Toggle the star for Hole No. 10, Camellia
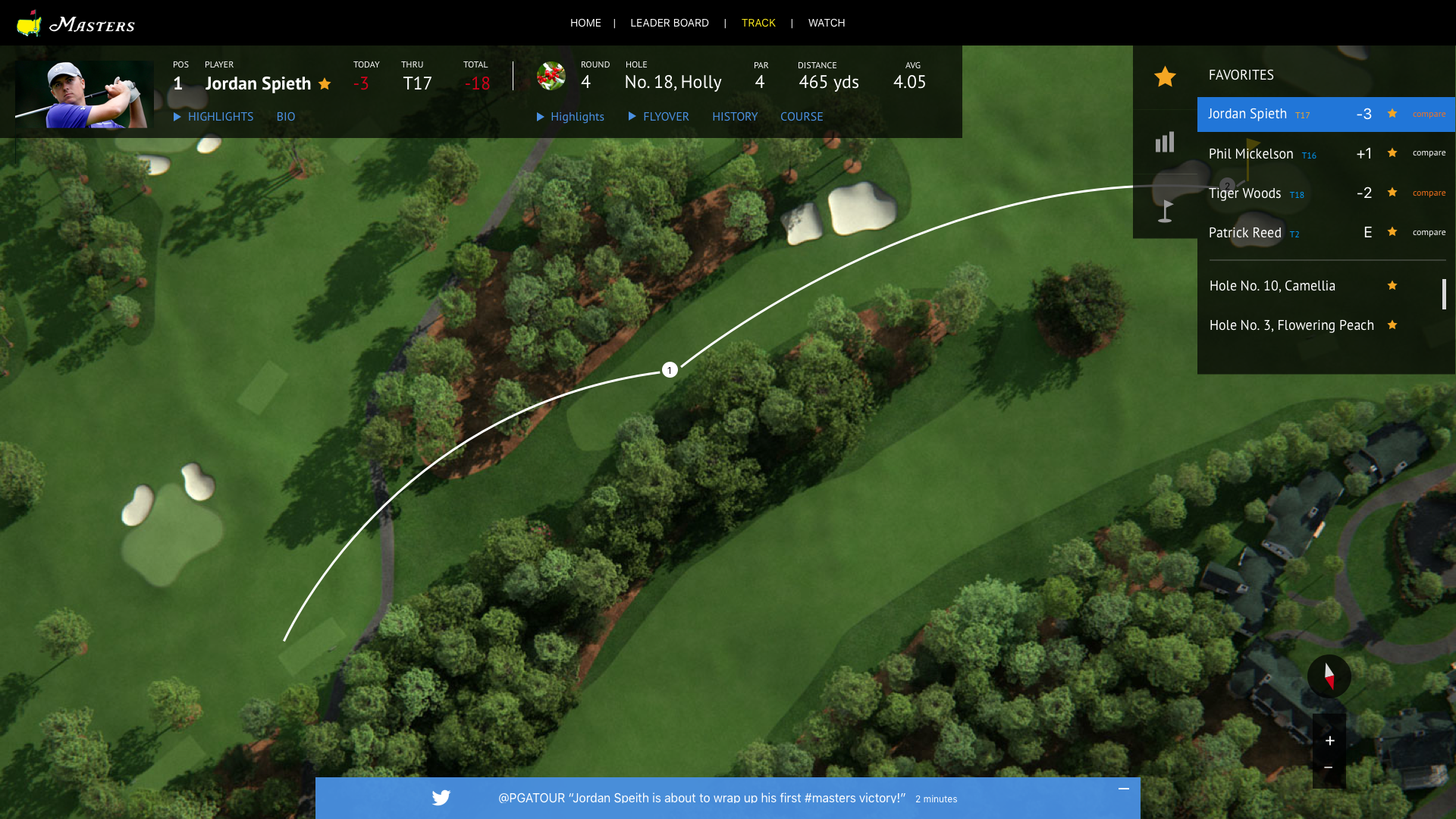1456x819 pixels. [x=1393, y=286]
